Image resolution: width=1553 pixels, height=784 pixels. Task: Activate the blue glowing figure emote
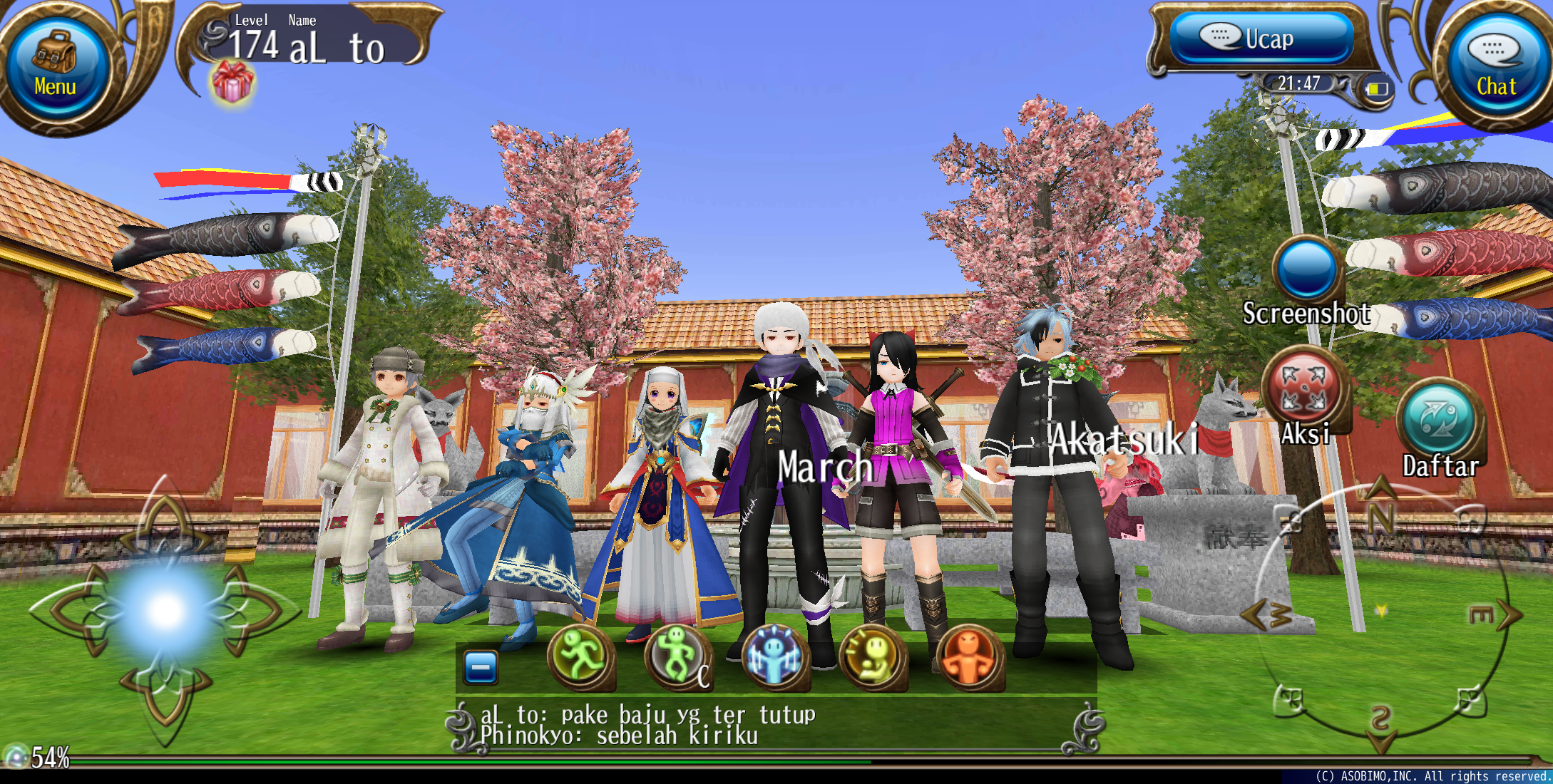pyautogui.click(x=775, y=657)
